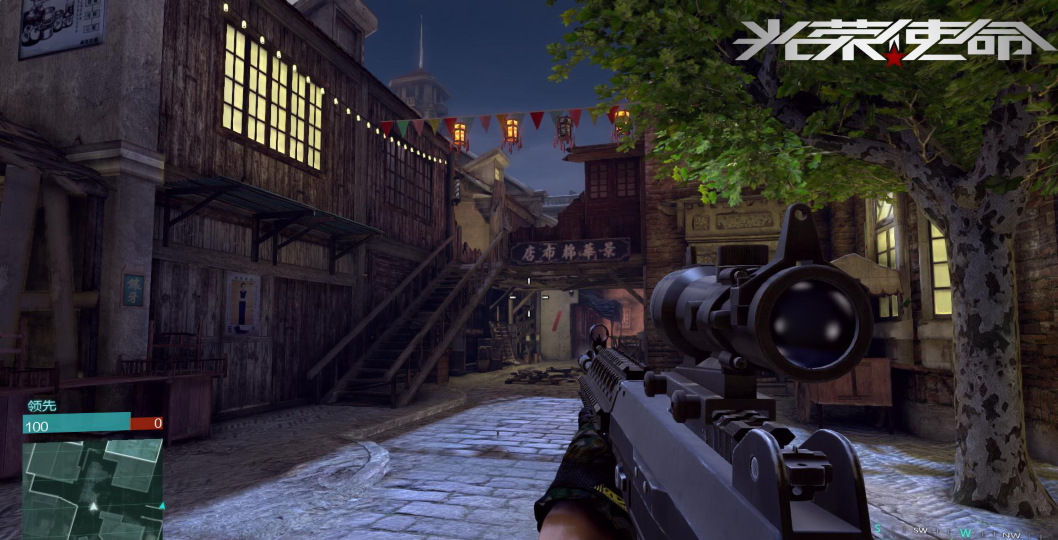Click the minimap in the corner
The image size is (1058, 540).
(x=92, y=487)
